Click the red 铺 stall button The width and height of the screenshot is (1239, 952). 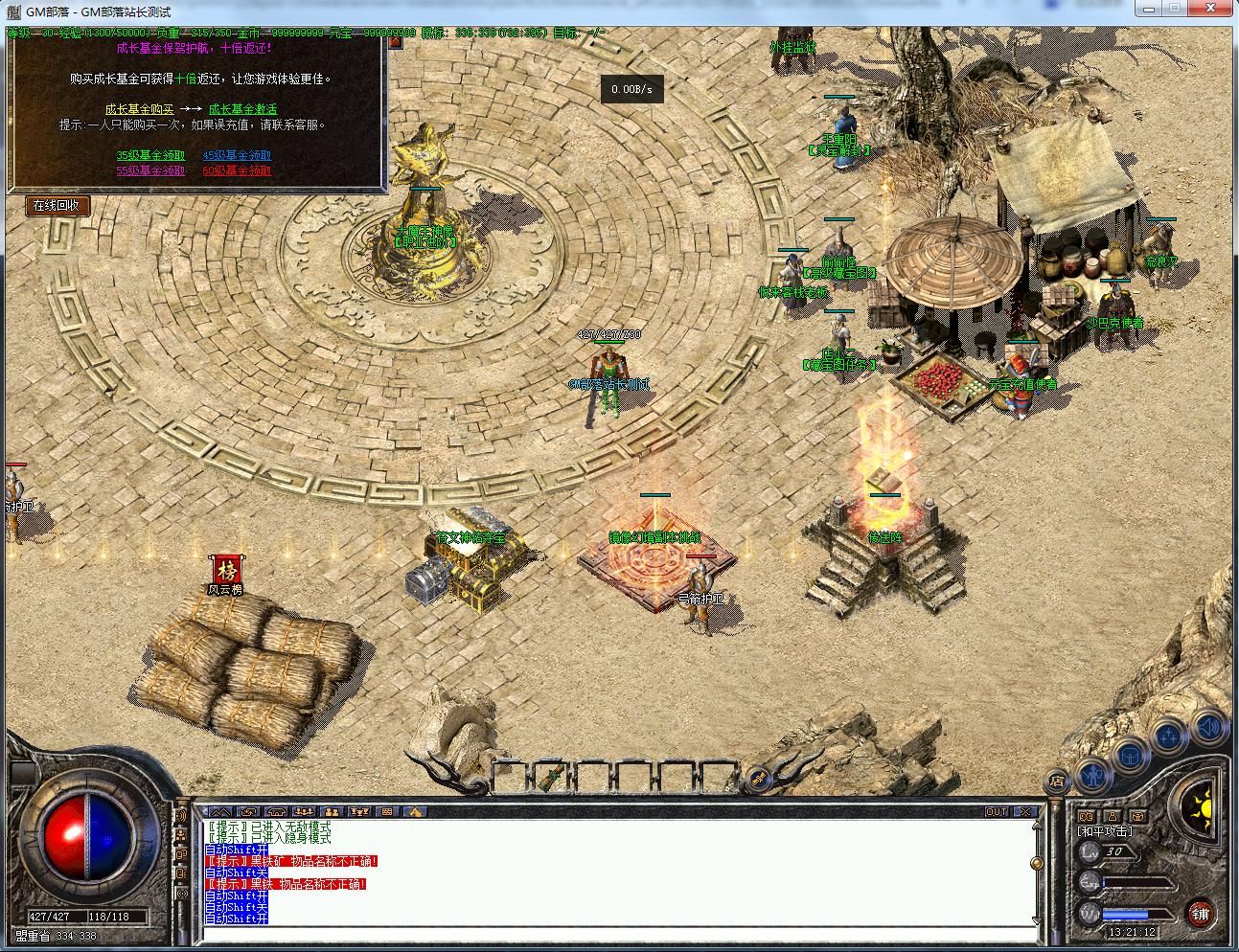tap(1200, 914)
